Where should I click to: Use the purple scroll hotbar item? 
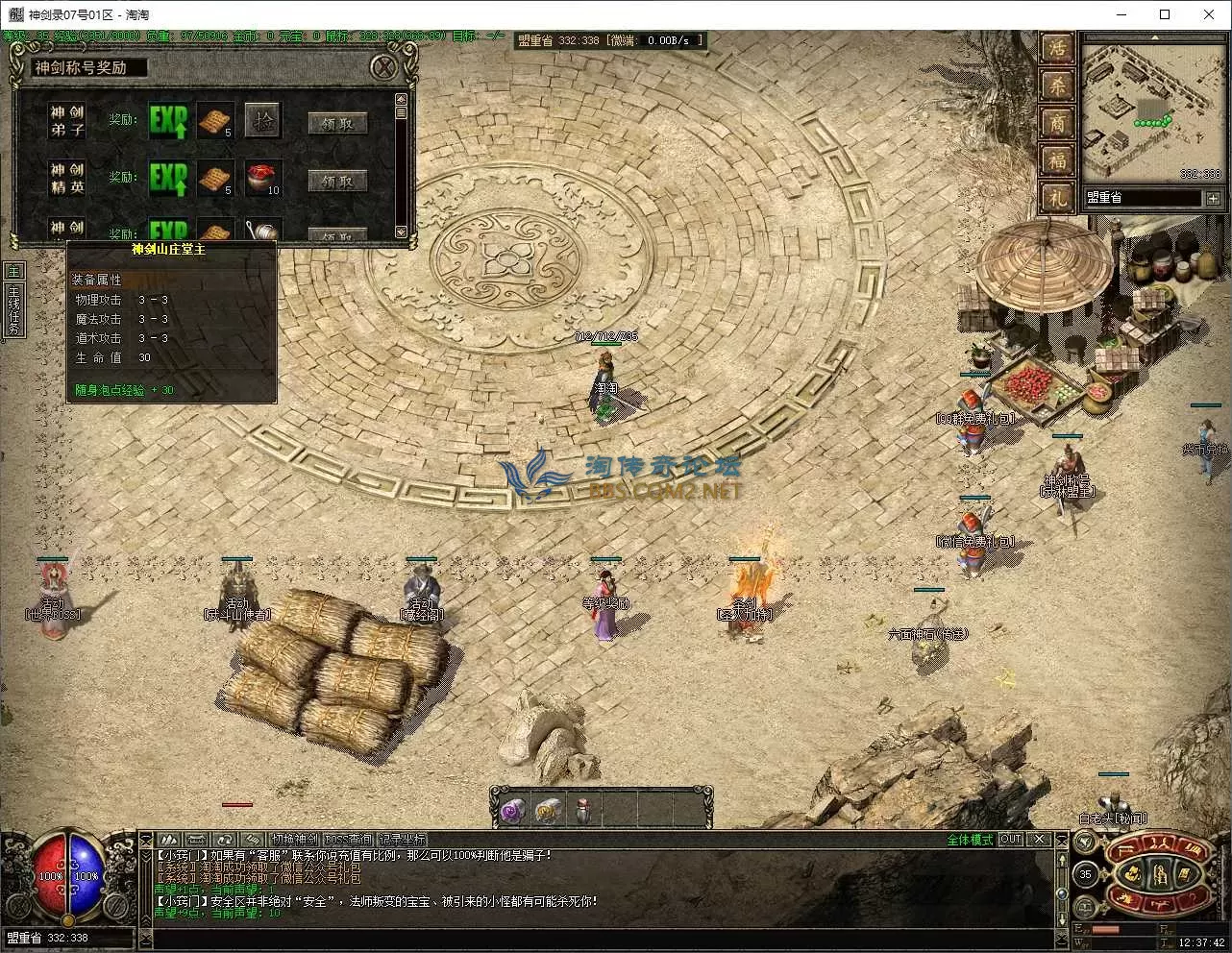pos(510,811)
